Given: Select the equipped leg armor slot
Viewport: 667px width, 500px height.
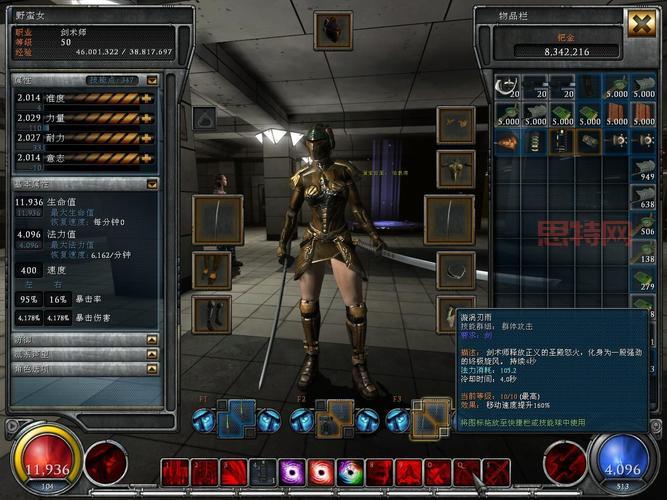Looking at the screenshot, I should (212, 269).
